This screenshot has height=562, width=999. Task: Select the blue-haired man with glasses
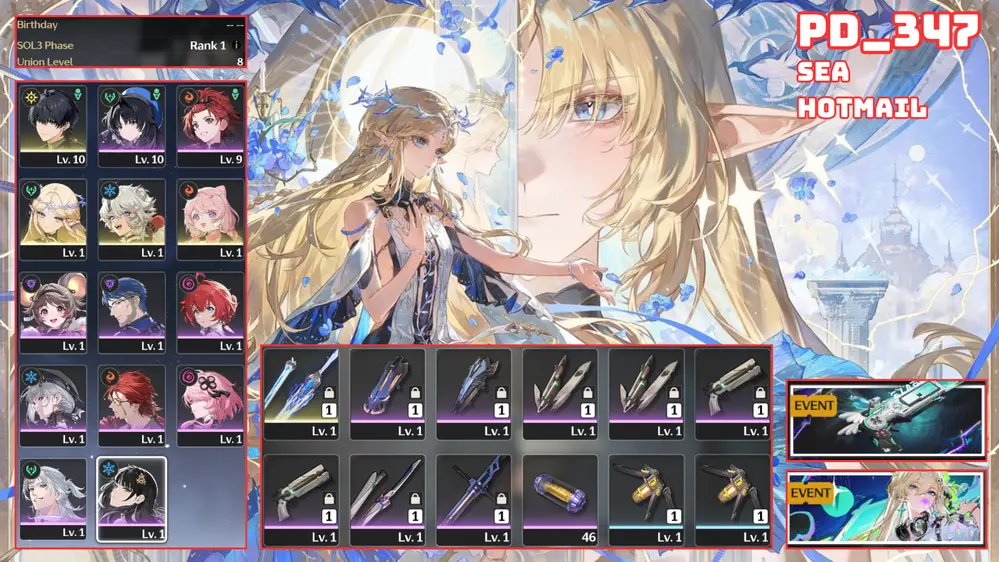pos(132,311)
